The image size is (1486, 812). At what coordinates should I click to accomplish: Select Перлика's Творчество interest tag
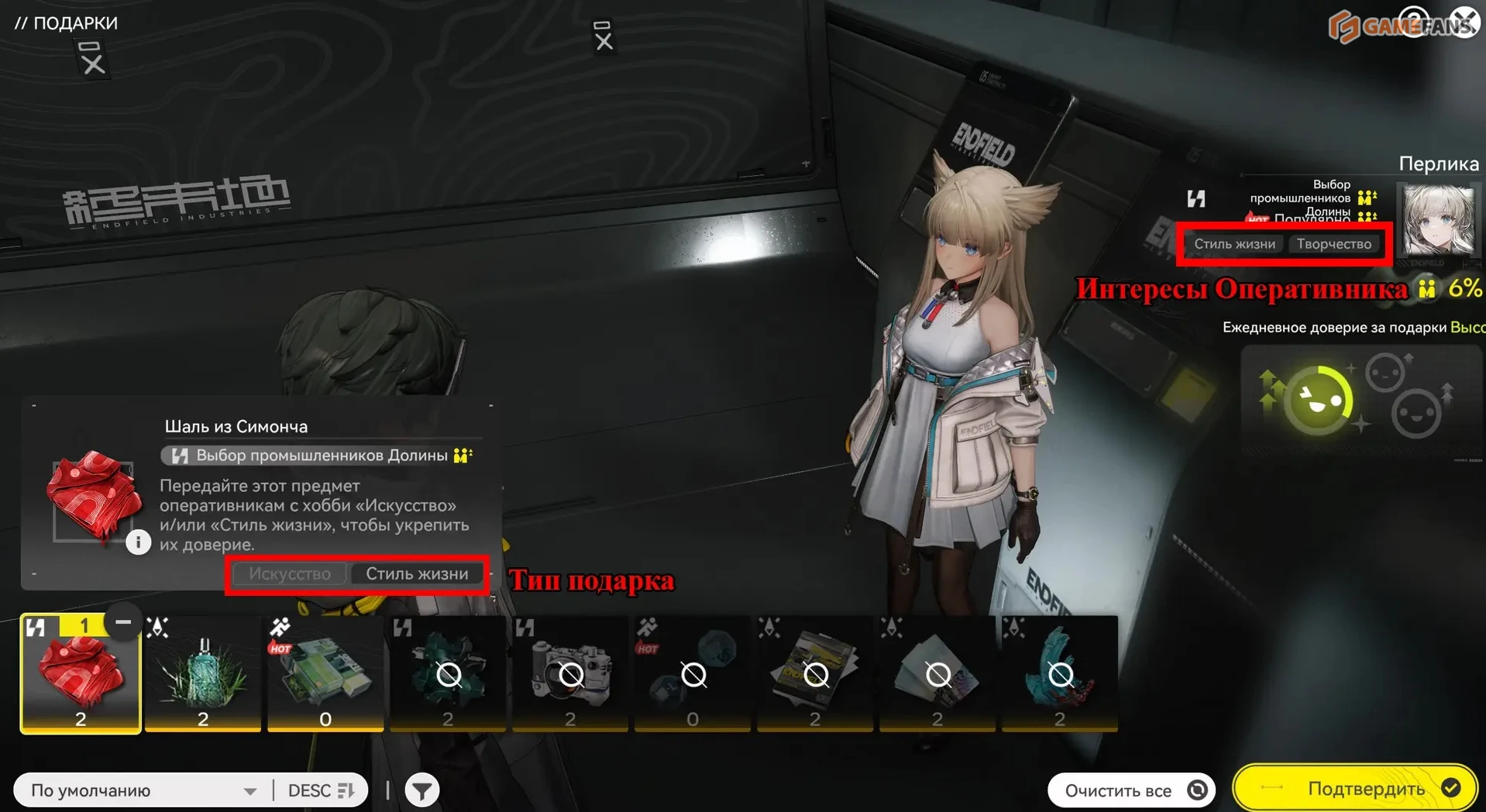(1333, 244)
